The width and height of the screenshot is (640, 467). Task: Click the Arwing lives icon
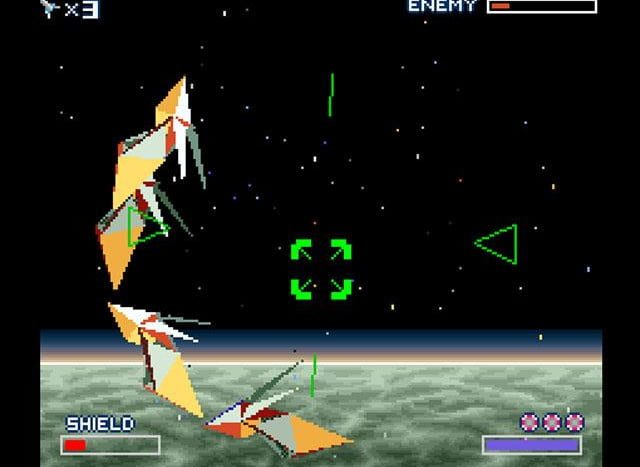point(50,9)
